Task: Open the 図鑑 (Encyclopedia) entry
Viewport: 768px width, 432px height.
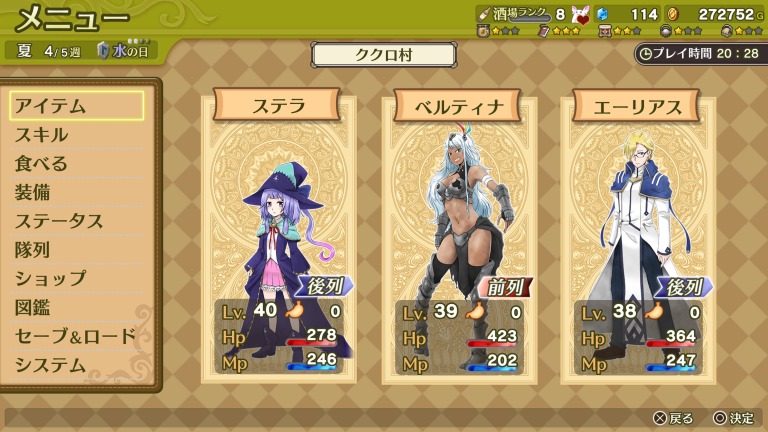Action: click(x=76, y=308)
